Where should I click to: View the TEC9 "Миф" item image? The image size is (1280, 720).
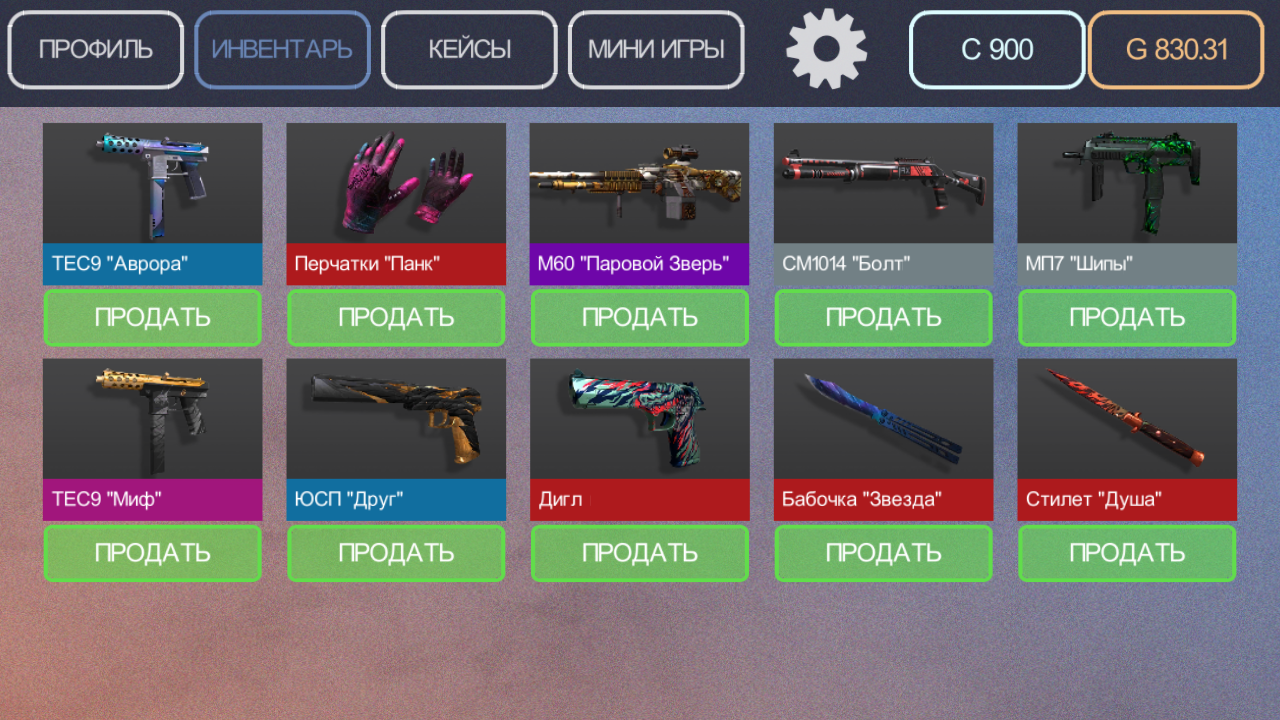(x=152, y=418)
